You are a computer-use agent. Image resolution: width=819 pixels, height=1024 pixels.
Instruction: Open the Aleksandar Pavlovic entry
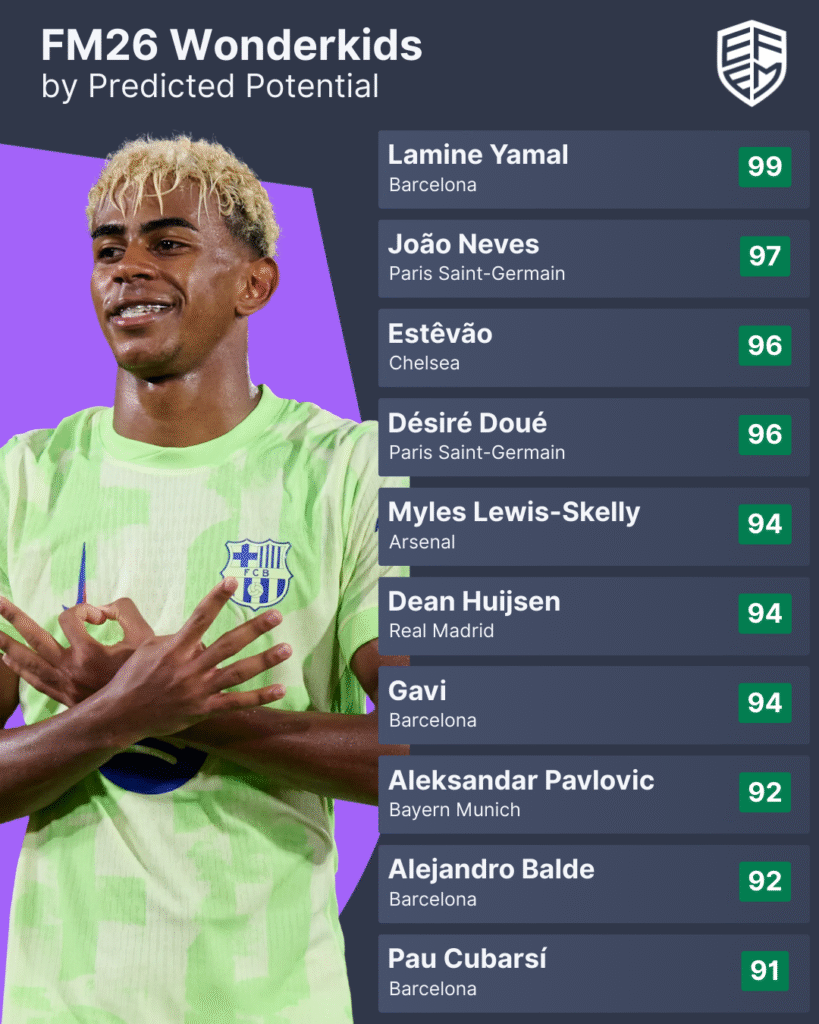tap(593, 794)
